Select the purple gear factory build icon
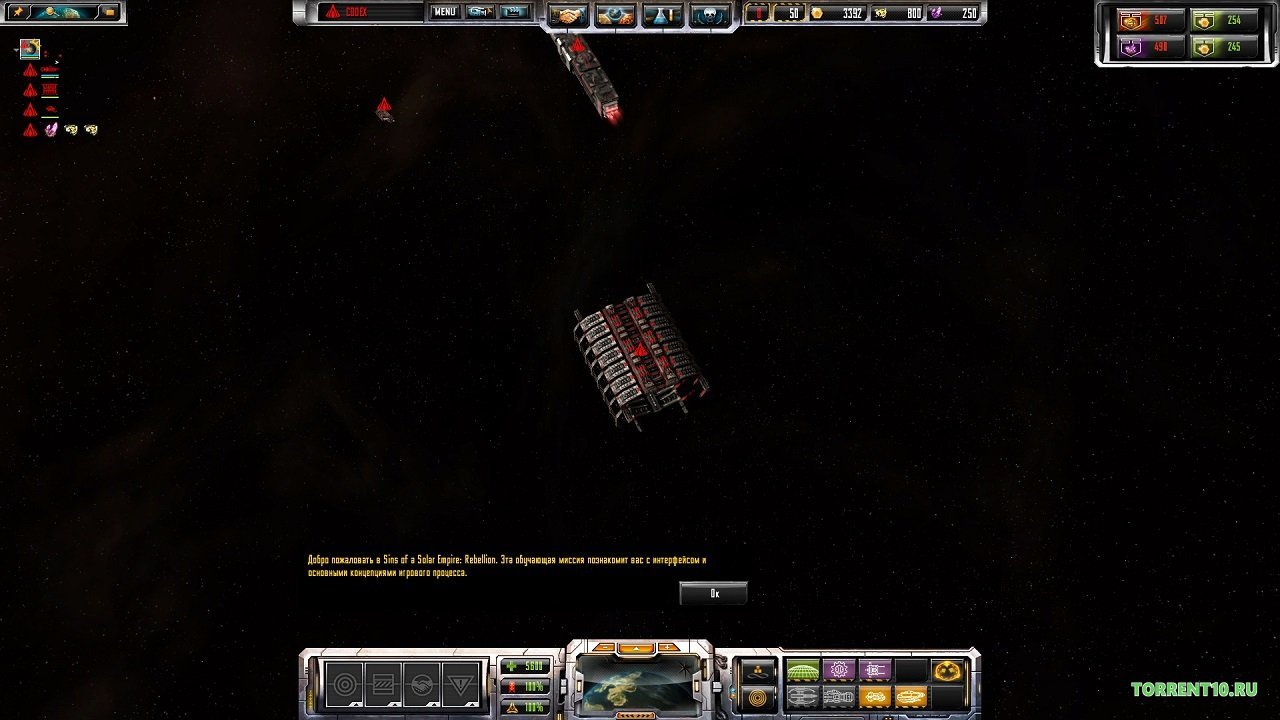 coord(840,670)
